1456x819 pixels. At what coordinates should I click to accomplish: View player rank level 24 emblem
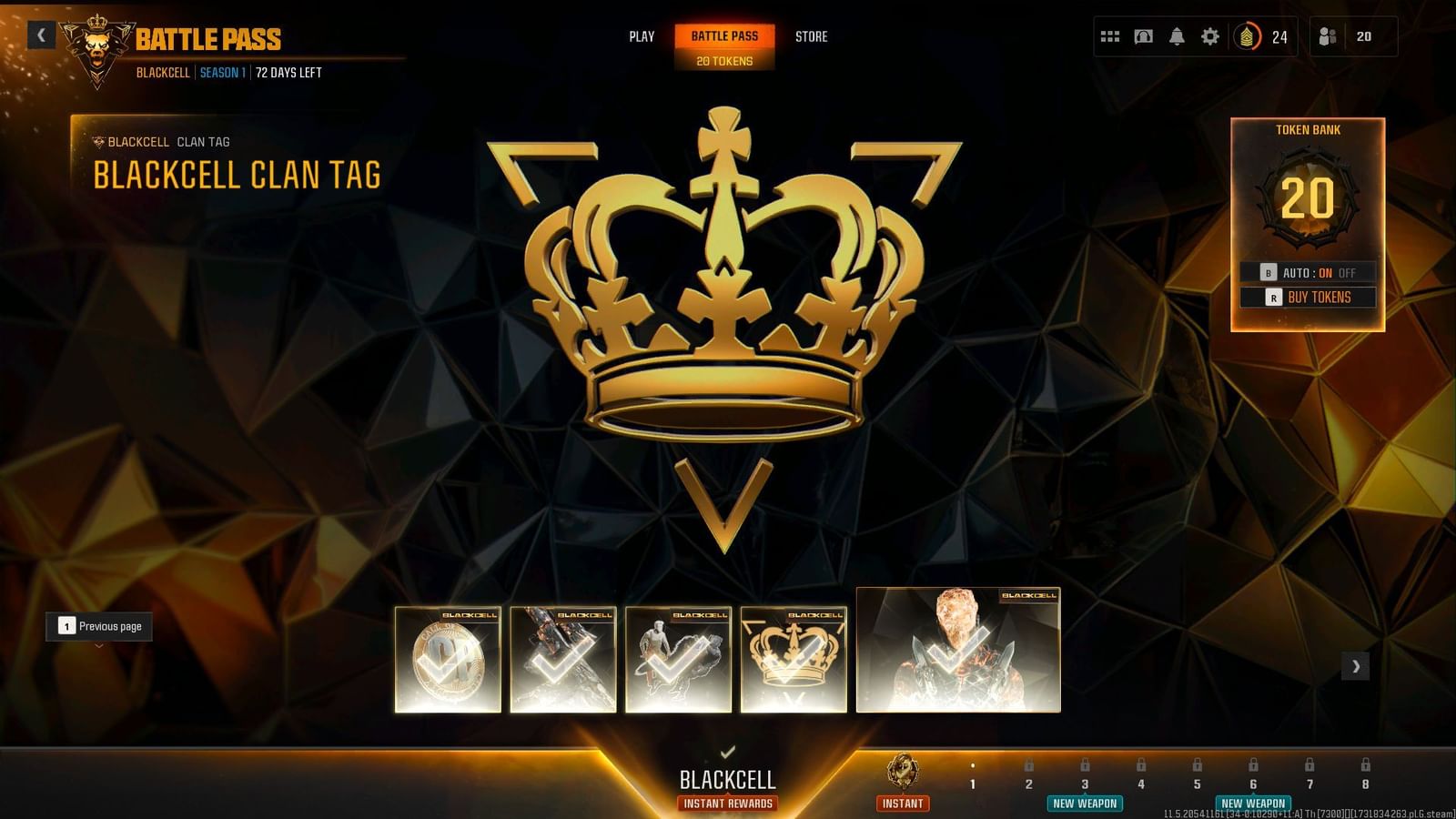(1246, 37)
